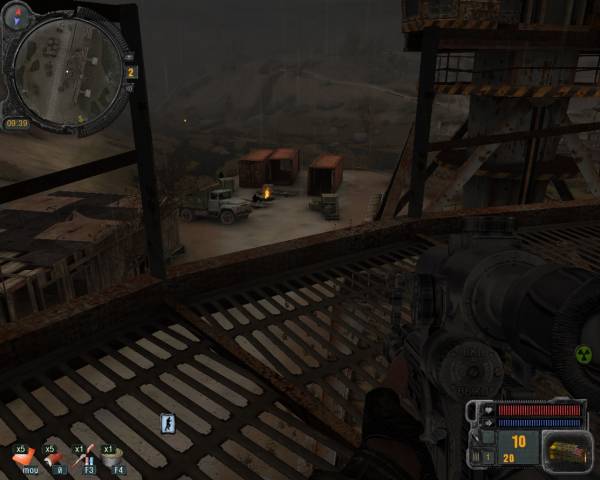Use the F3 quick-slot item
Viewport: 600px width, 480px height.
point(87,457)
